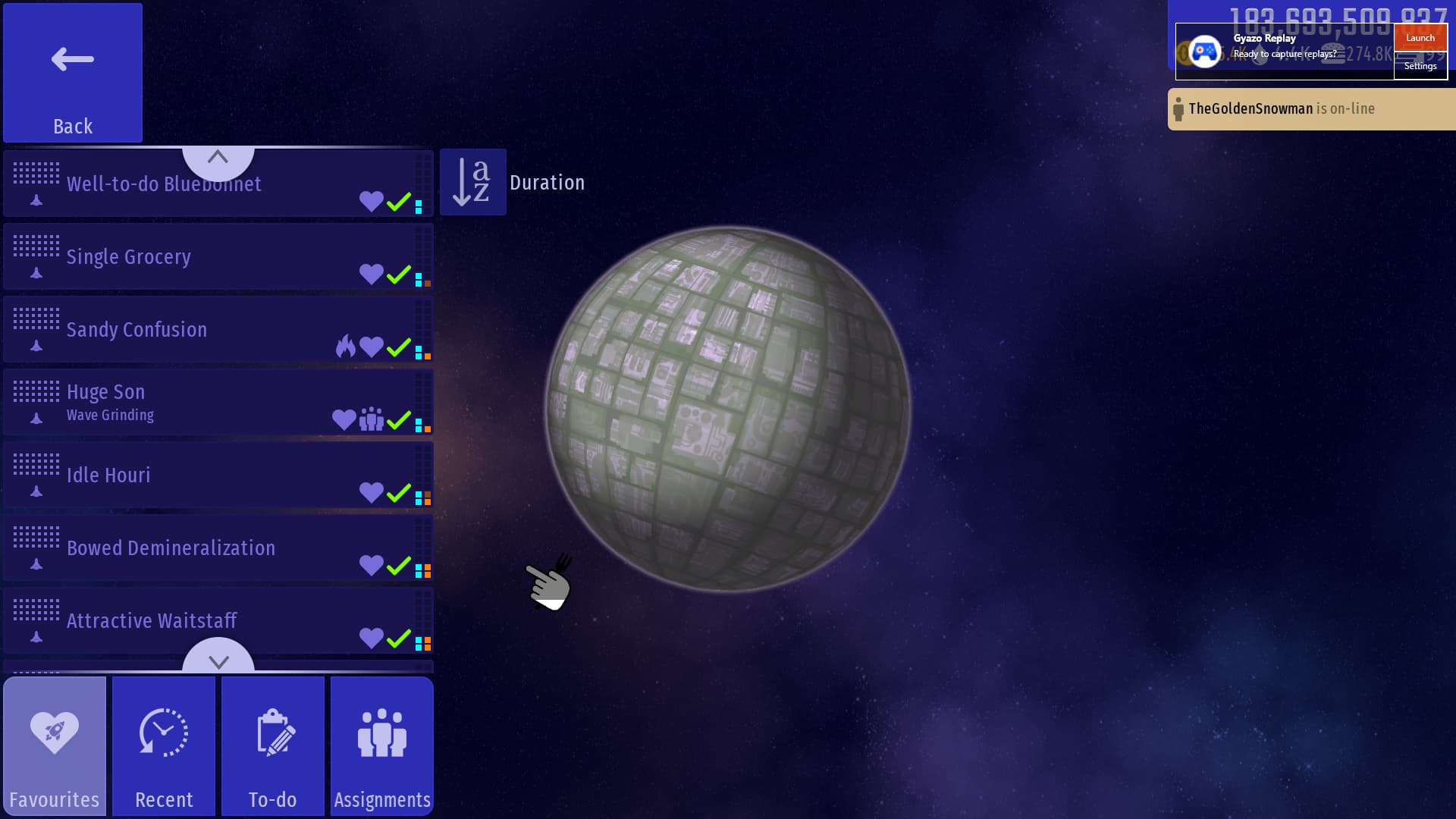Viewport: 1456px width, 819px height.
Task: Click the scroll-up arrow above the list
Action: click(x=218, y=157)
